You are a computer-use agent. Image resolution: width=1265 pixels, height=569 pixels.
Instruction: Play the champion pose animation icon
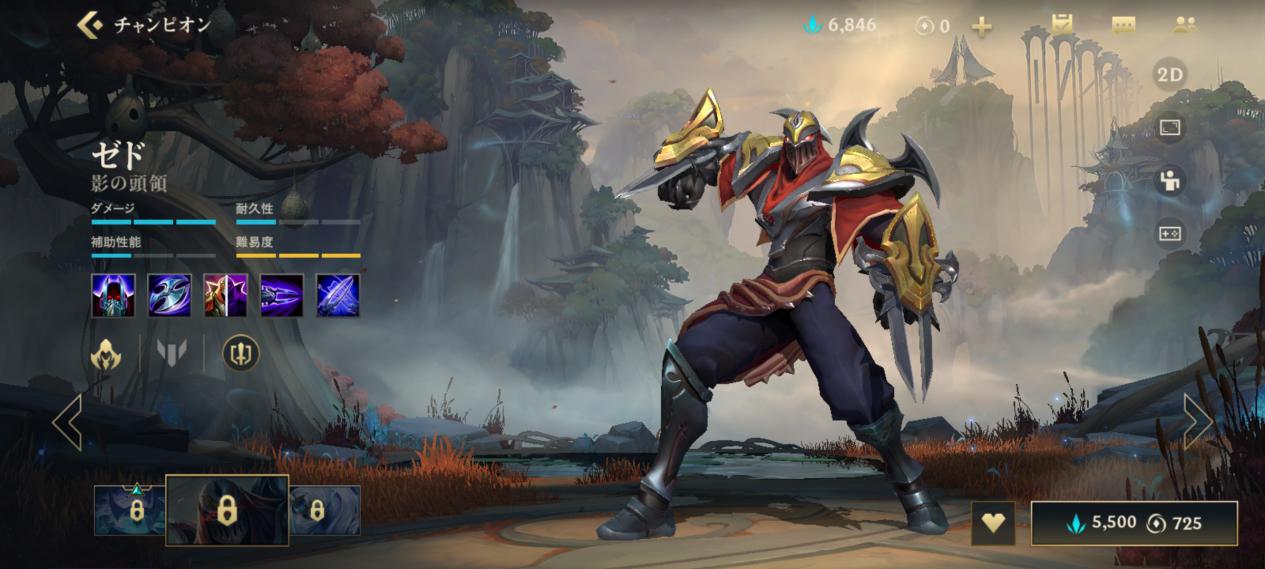1169,180
